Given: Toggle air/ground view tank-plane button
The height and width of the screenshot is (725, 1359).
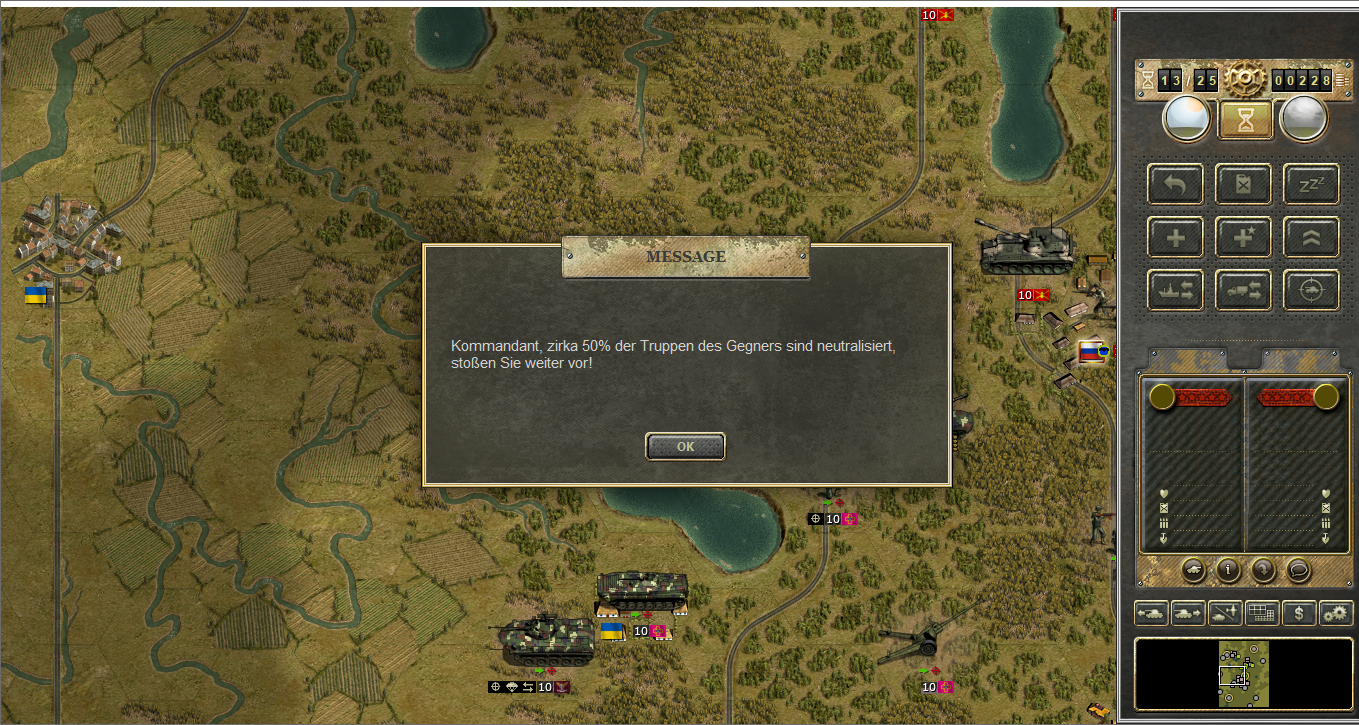Looking at the screenshot, I should click(x=1225, y=612).
